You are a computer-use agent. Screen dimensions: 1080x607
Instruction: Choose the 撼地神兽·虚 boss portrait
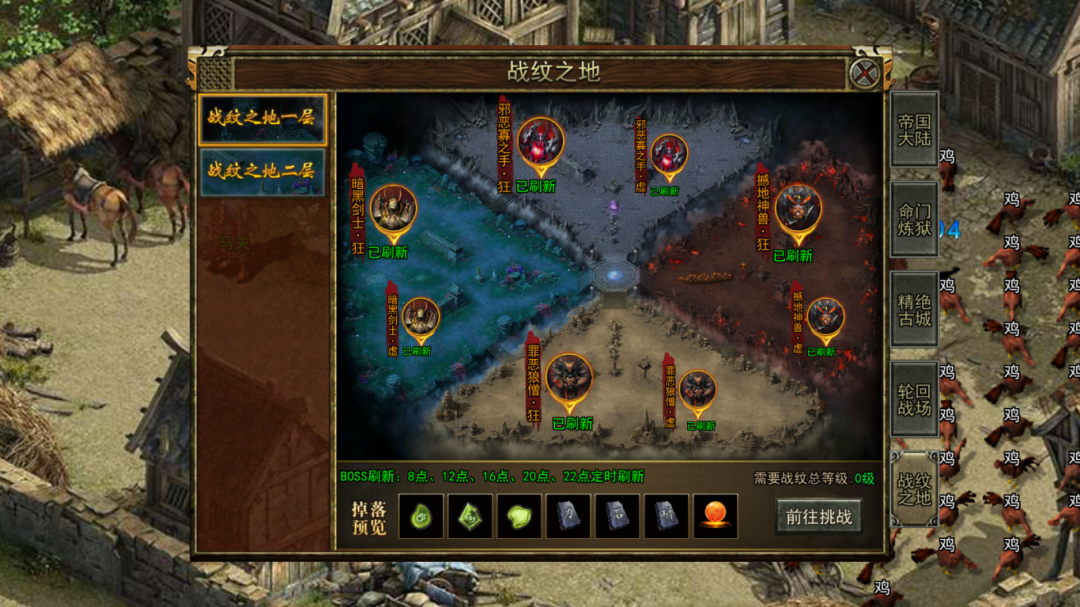click(825, 317)
